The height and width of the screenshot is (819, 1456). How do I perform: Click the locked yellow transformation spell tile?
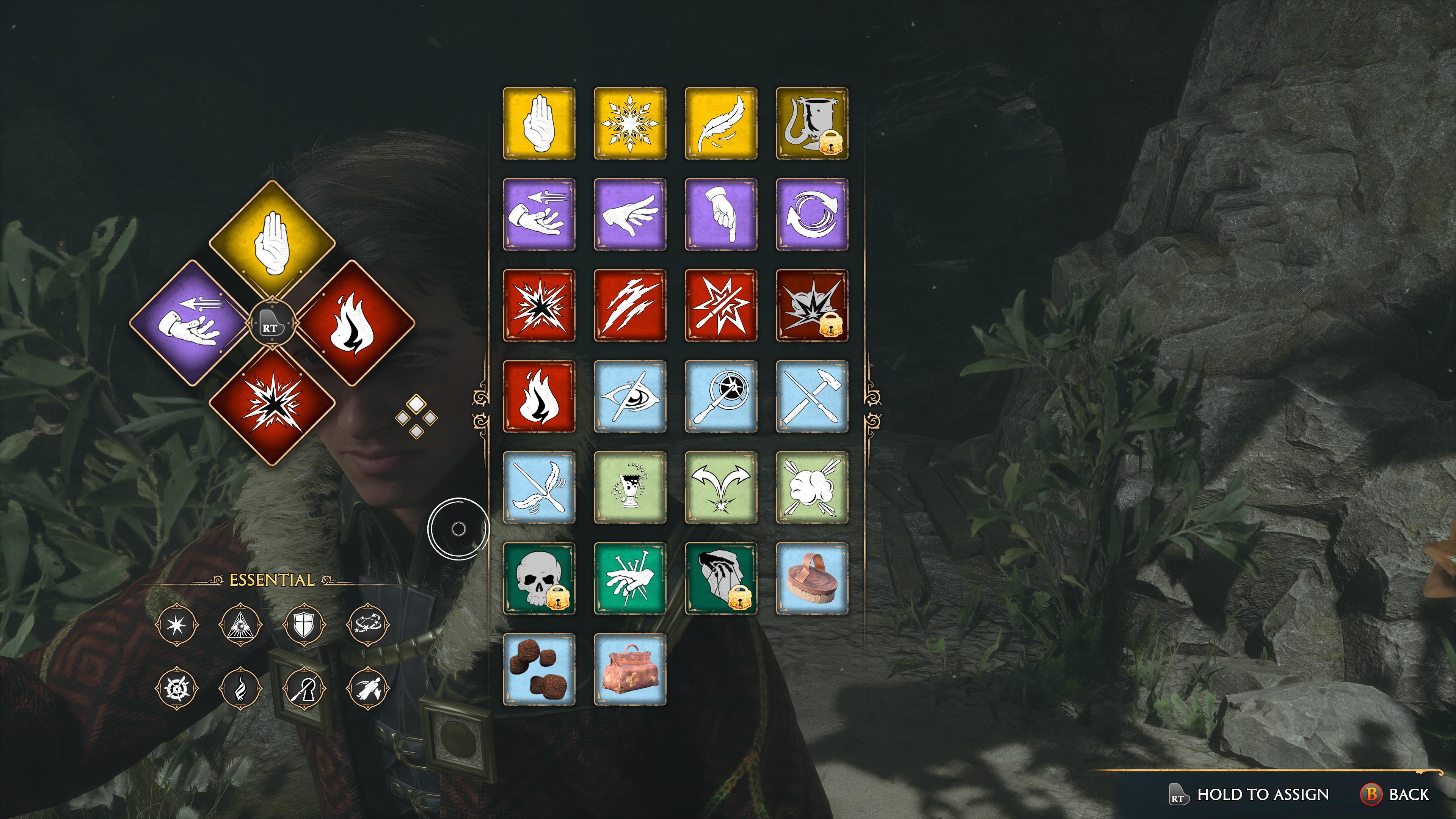[812, 123]
